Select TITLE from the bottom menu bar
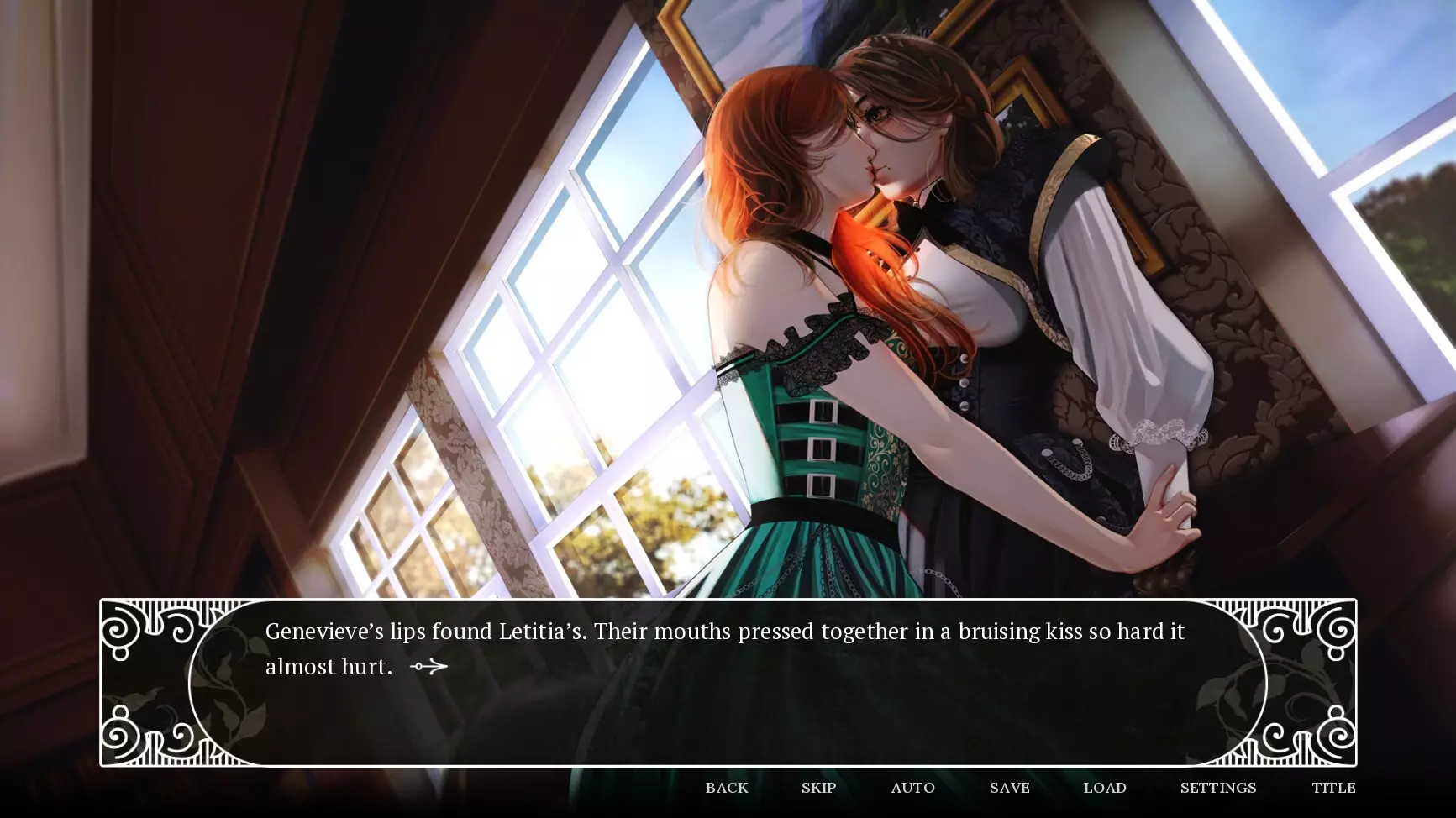This screenshot has width=1456, height=818. click(1334, 788)
